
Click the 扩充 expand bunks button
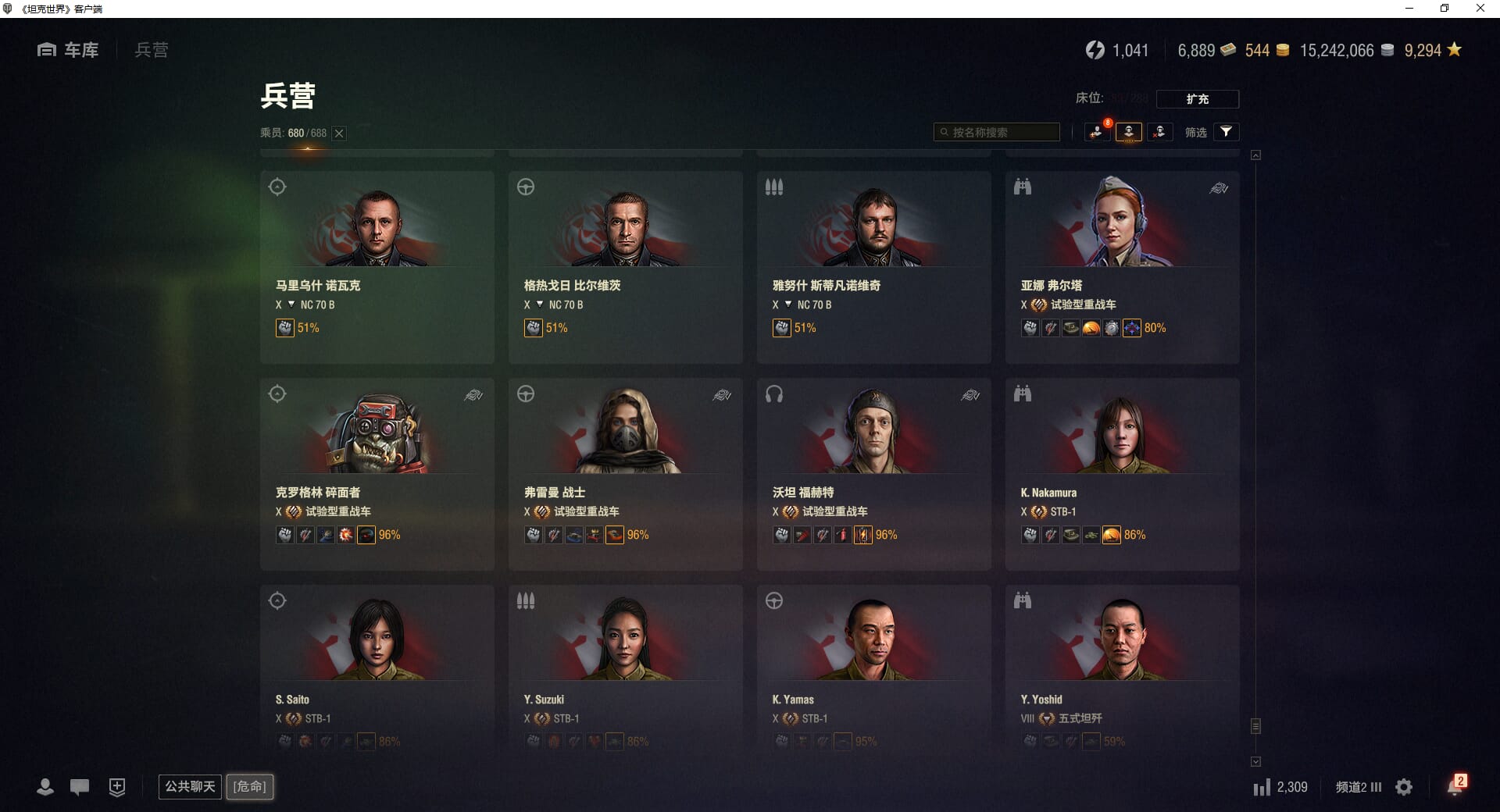coord(1197,99)
